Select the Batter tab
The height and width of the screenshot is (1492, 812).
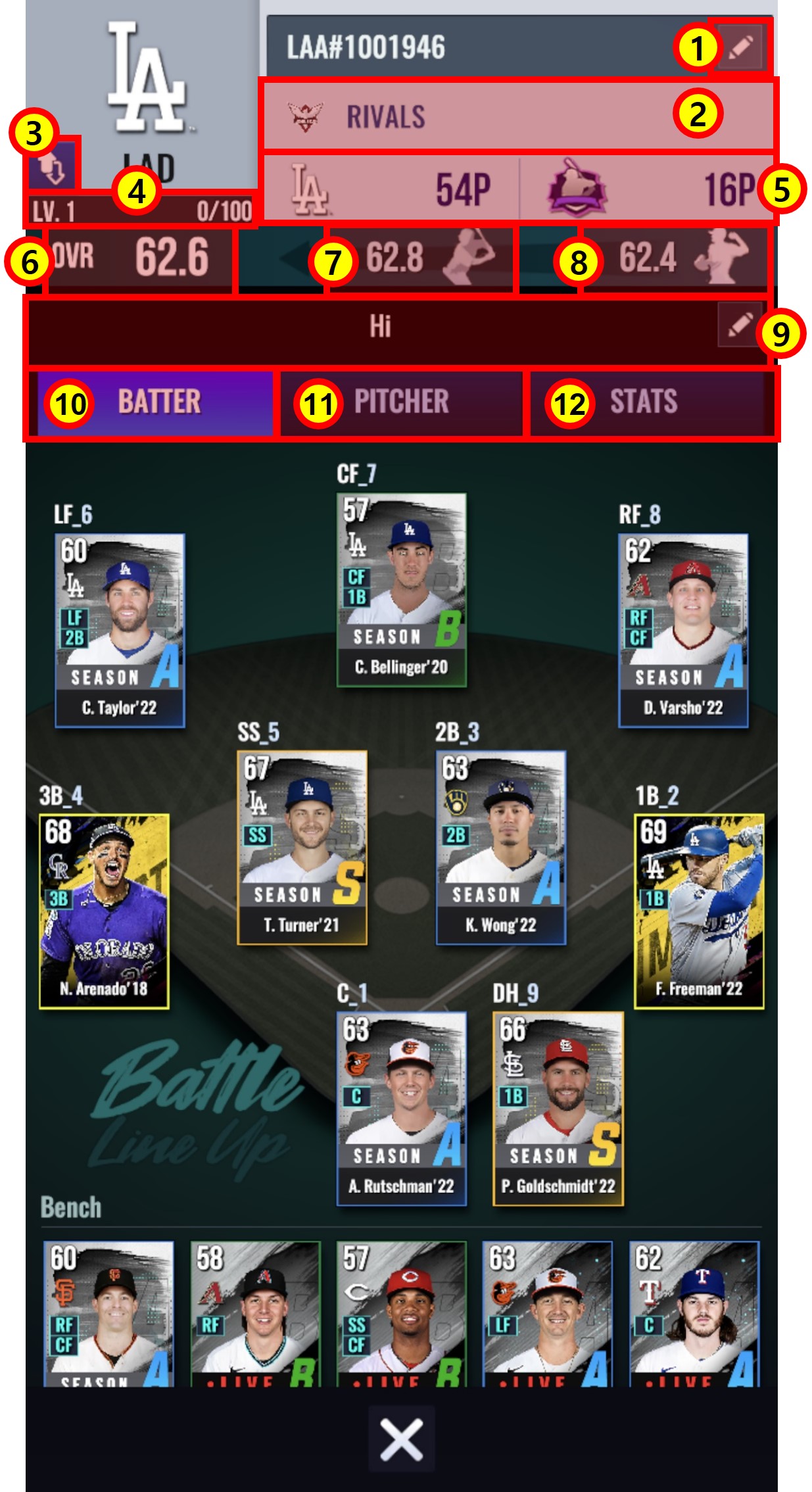coord(155,402)
